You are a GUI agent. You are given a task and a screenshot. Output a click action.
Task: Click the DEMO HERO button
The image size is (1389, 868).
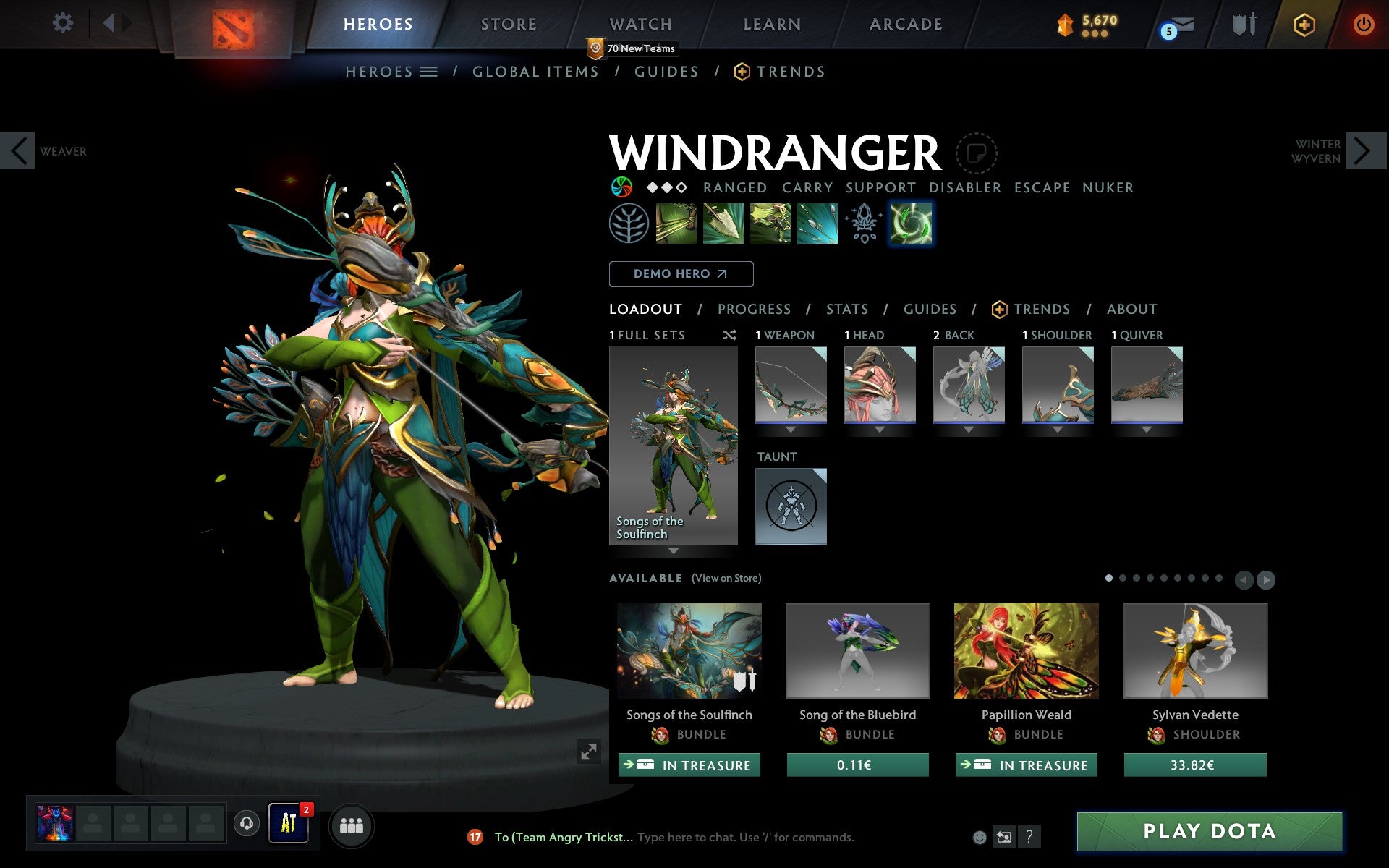681,274
